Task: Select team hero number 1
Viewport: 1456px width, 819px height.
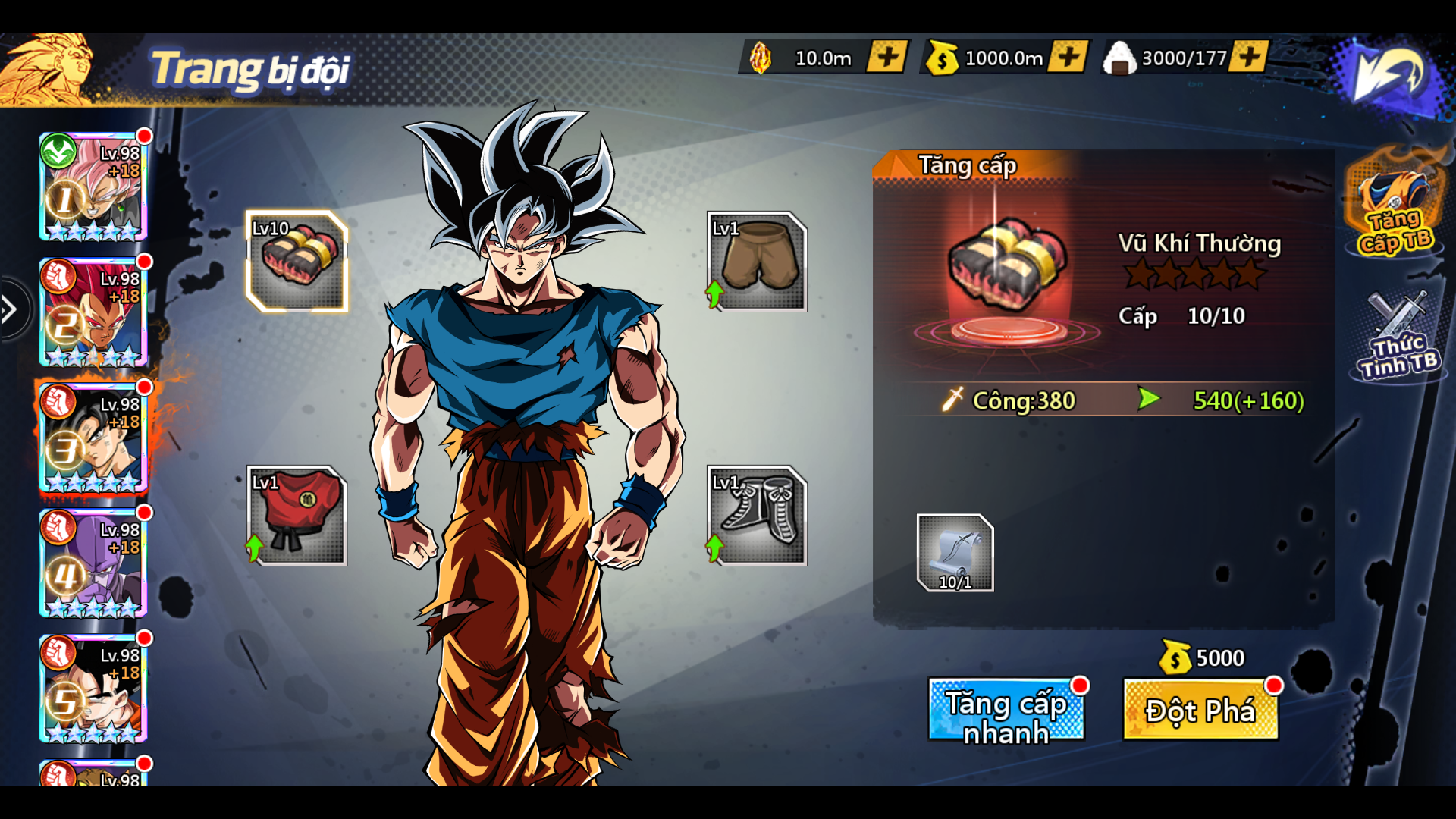Action: click(93, 187)
